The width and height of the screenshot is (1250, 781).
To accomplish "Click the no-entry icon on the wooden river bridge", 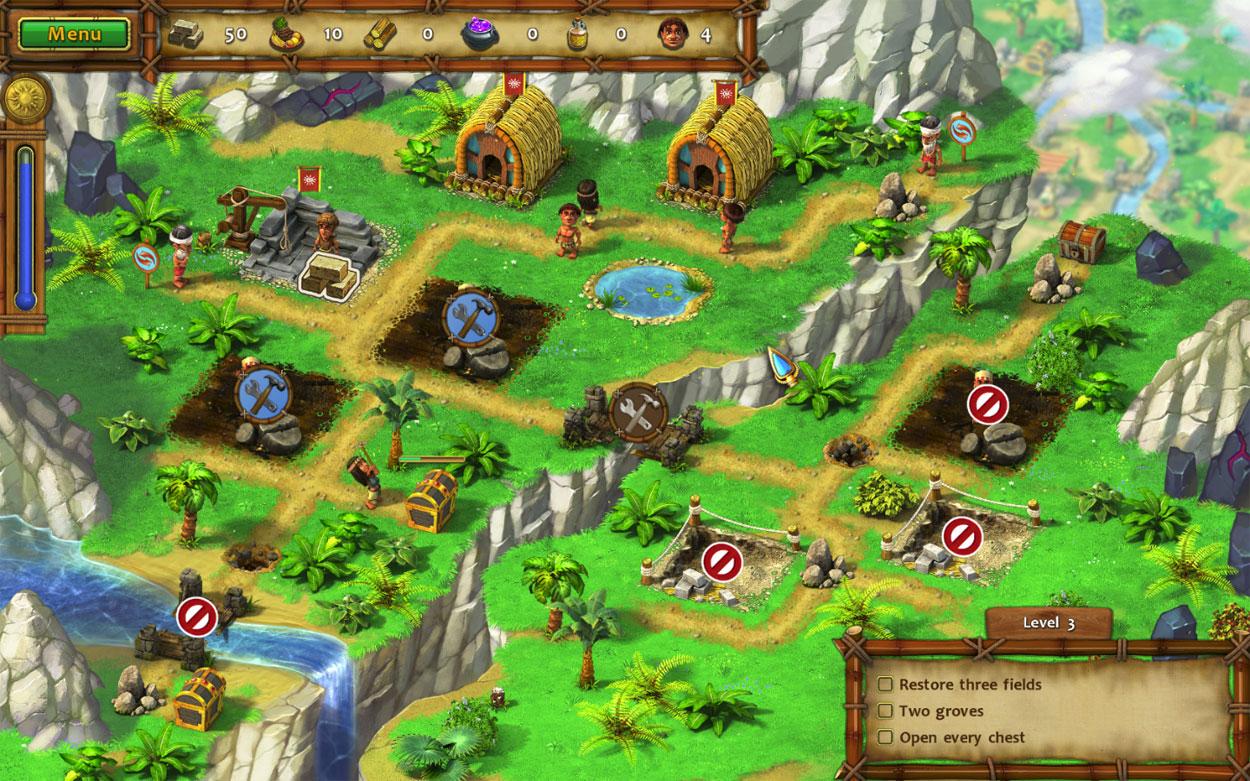I will (x=196, y=616).
